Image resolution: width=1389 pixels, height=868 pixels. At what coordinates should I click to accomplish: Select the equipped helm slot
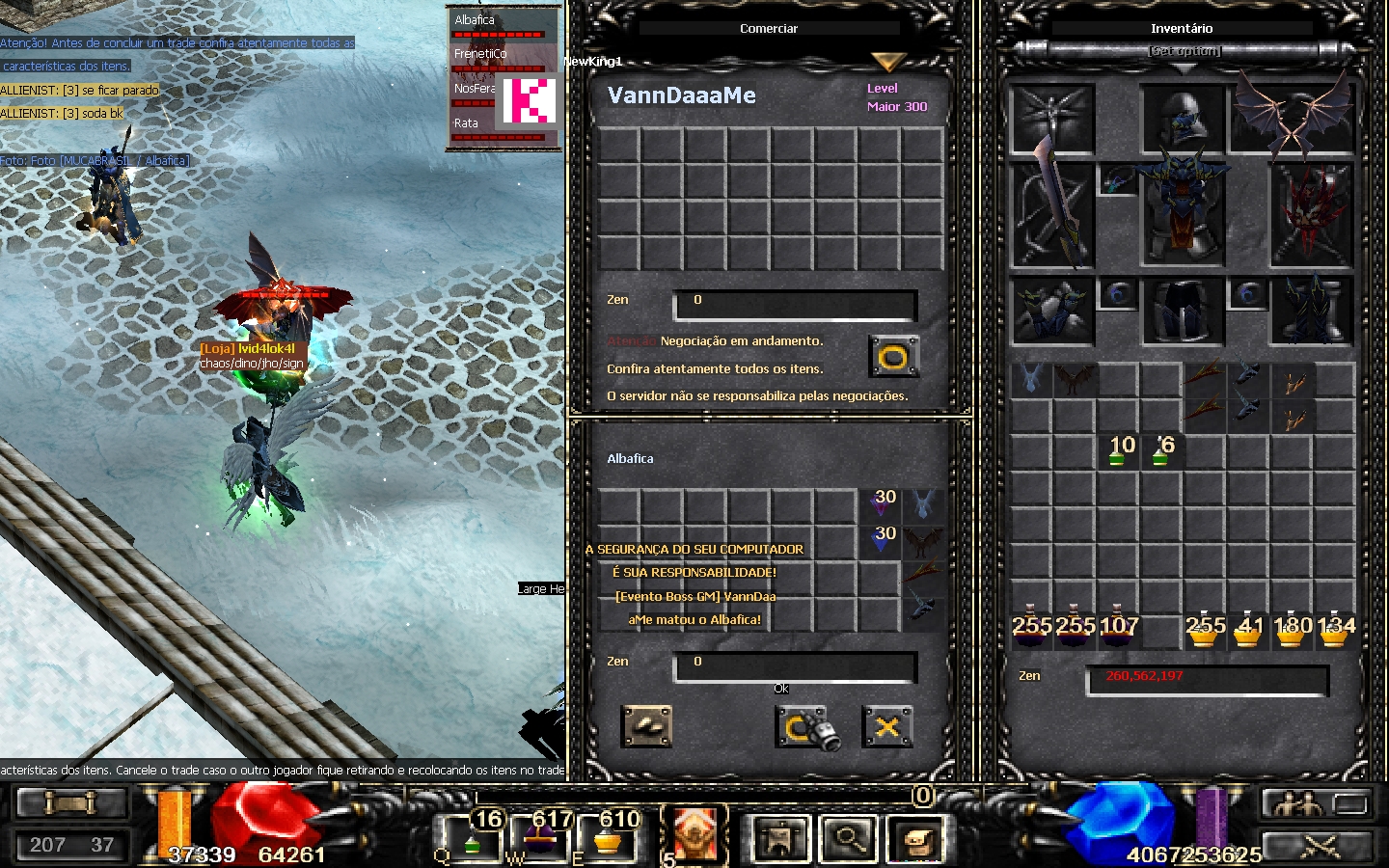tap(1183, 120)
